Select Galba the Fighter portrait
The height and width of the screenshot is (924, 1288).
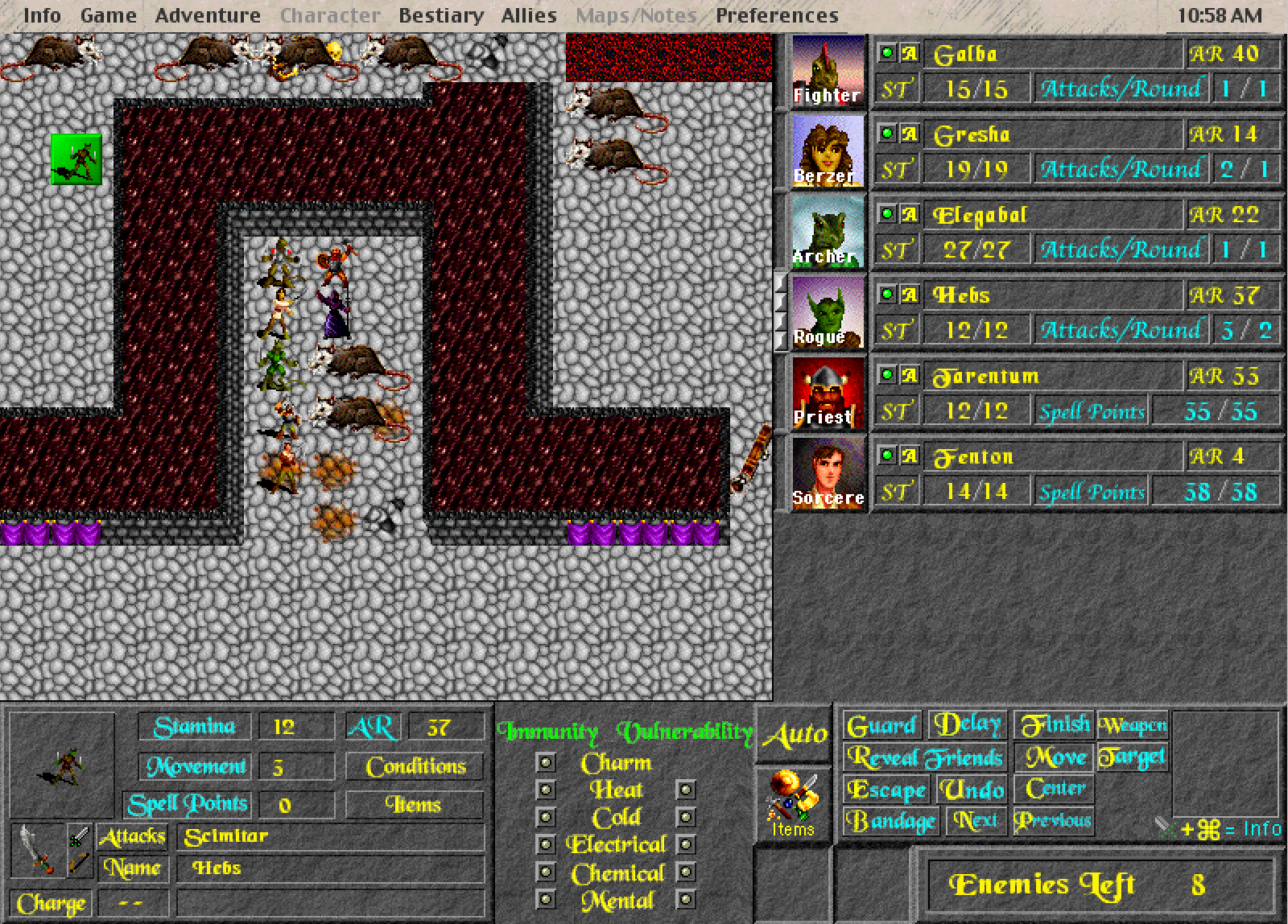pyautogui.click(x=828, y=72)
